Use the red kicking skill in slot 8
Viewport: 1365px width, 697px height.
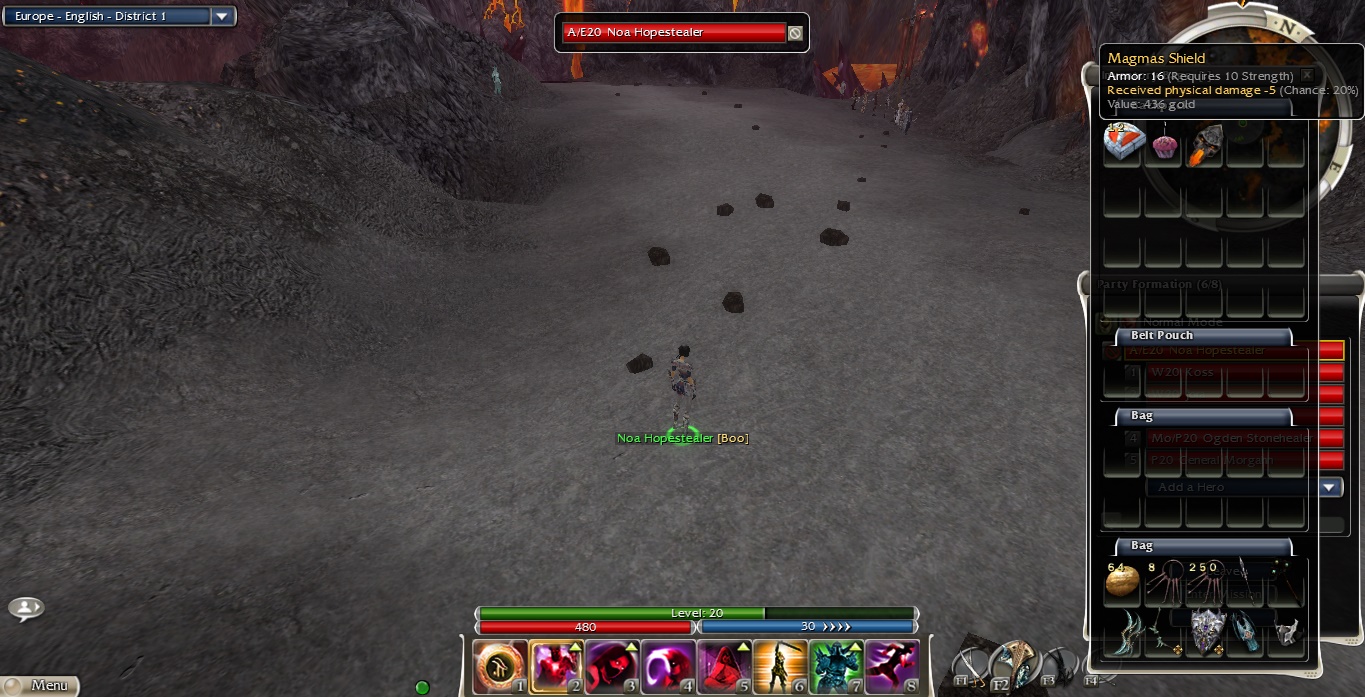(892, 667)
